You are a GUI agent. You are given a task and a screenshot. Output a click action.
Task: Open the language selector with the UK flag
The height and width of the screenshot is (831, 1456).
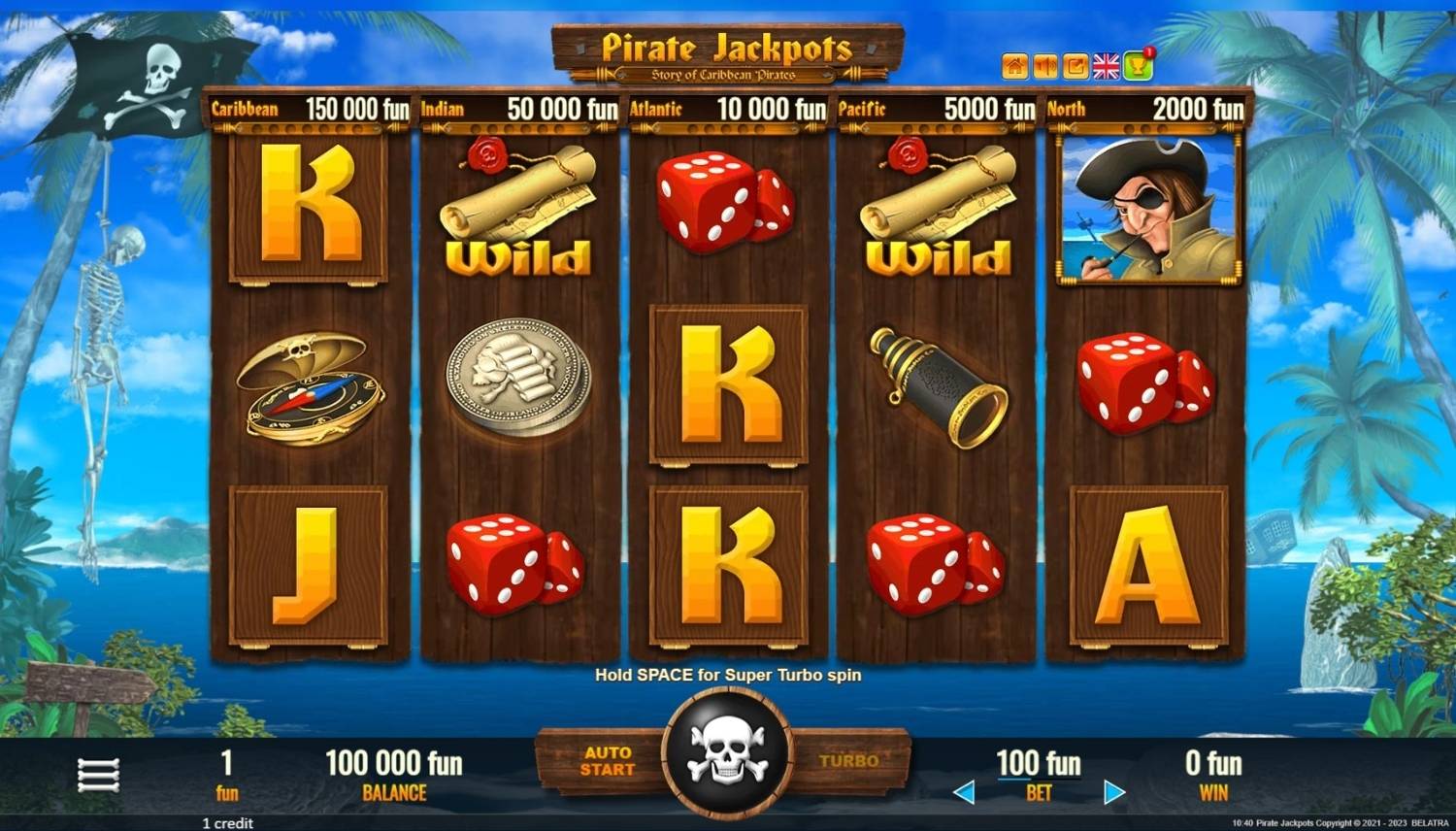[1106, 65]
